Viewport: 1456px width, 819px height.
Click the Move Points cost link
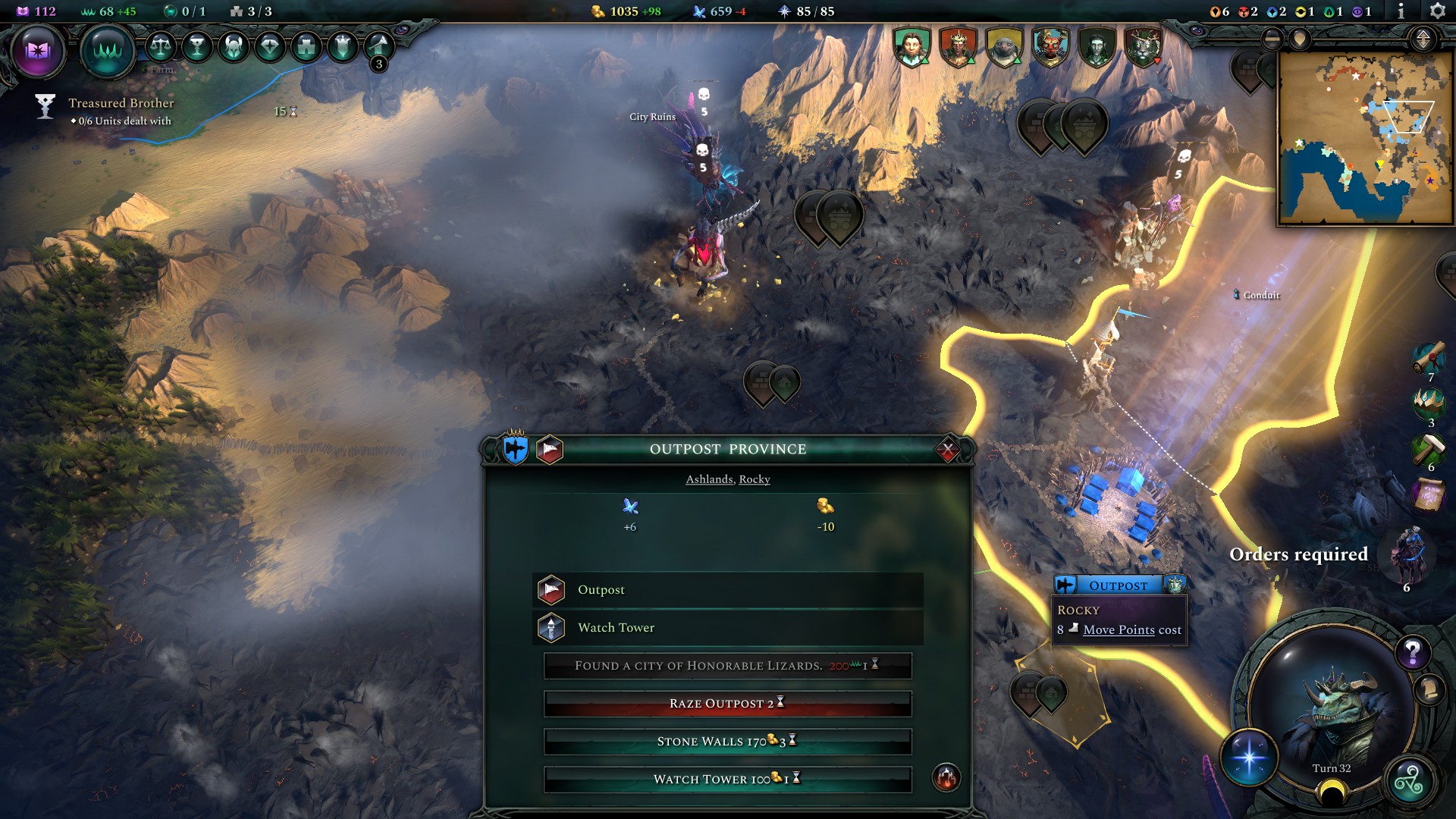click(x=1121, y=629)
